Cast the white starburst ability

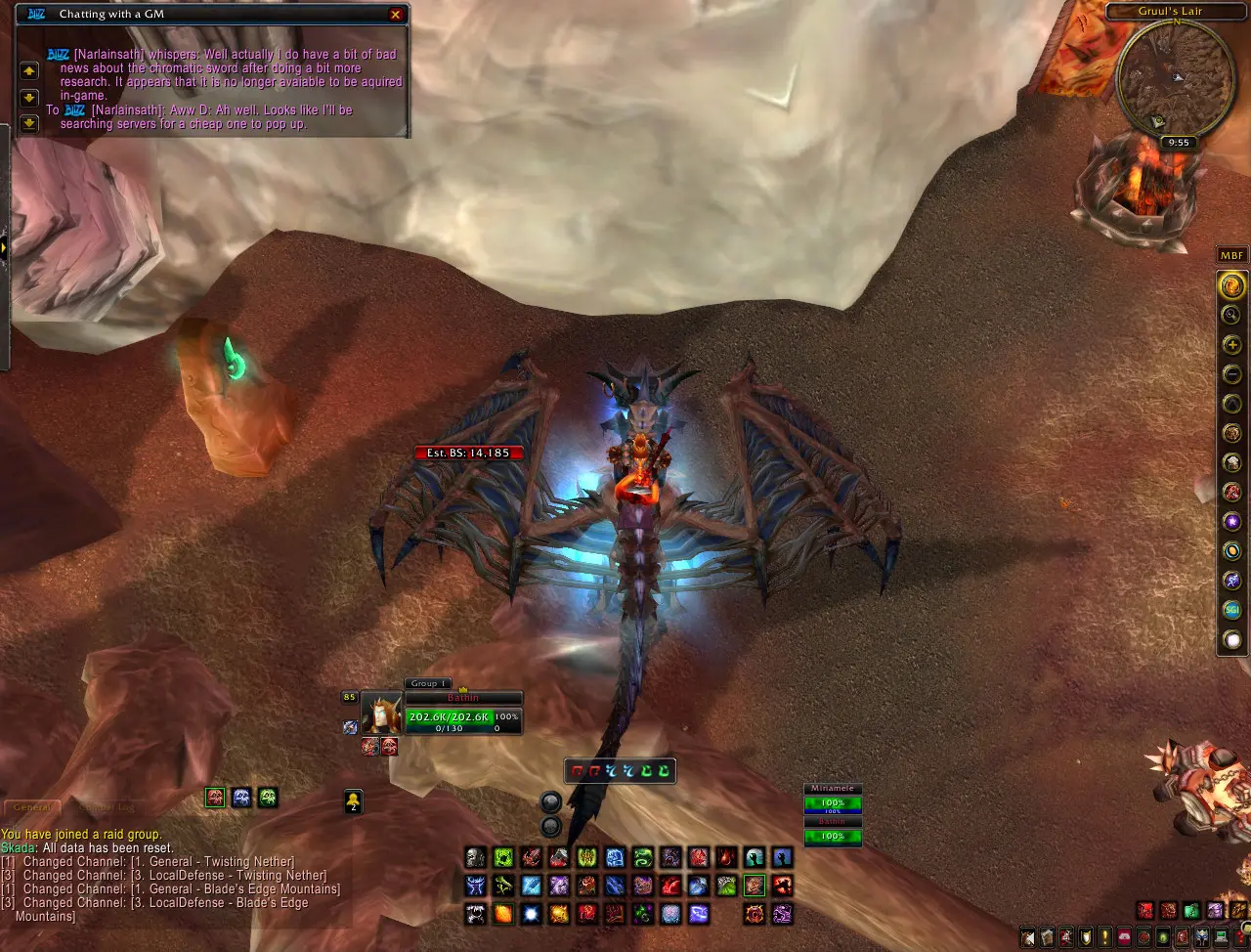[x=531, y=915]
